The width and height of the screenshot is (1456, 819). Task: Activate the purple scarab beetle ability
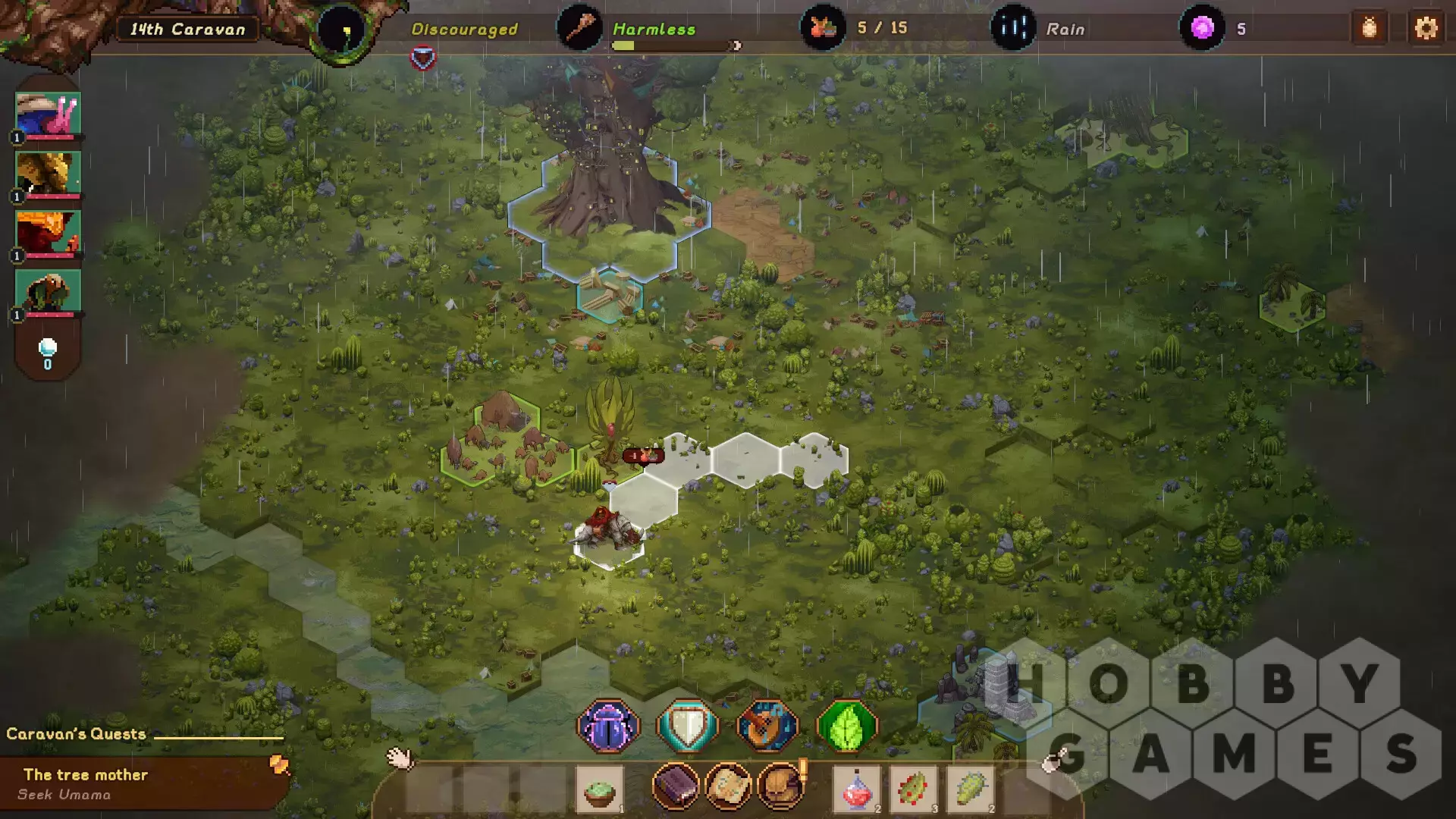[x=608, y=726]
